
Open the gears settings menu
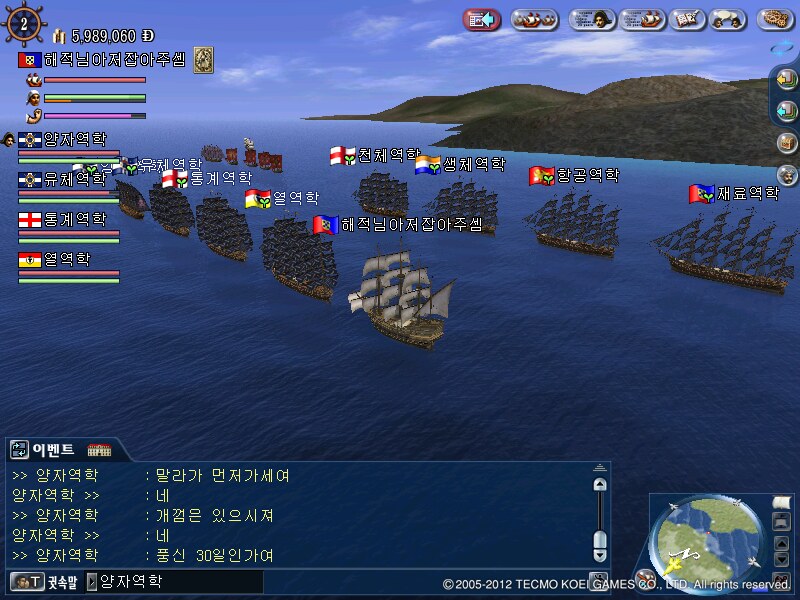[776, 19]
